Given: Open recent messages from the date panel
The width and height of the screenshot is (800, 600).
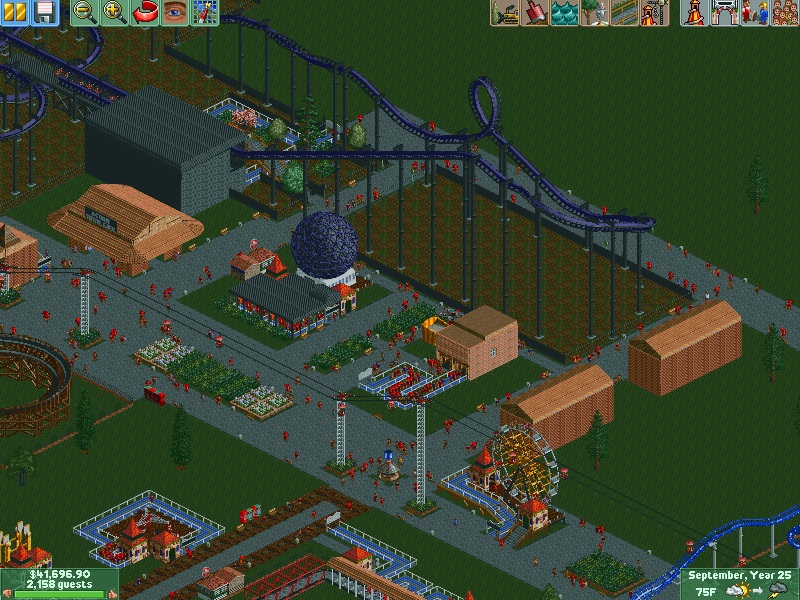Looking at the screenshot, I should coord(740,577).
